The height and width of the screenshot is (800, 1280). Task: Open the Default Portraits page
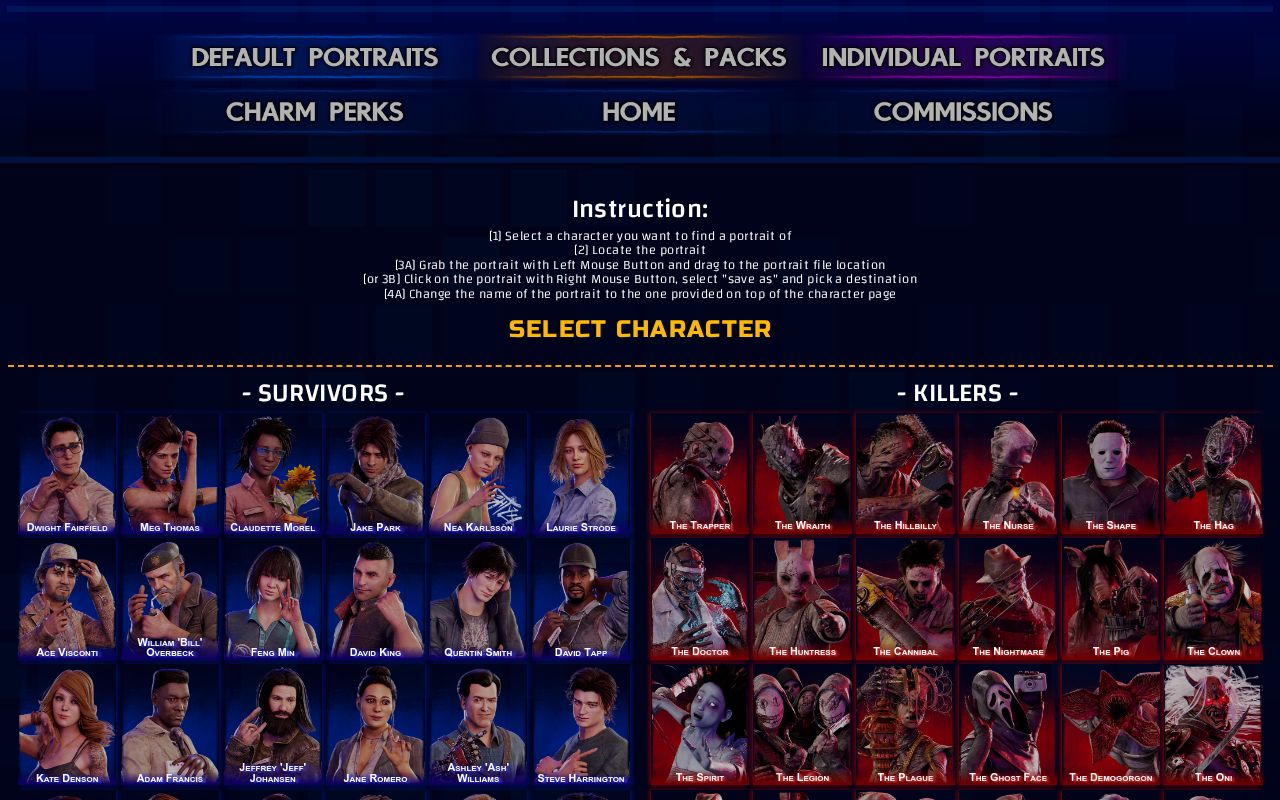click(314, 57)
